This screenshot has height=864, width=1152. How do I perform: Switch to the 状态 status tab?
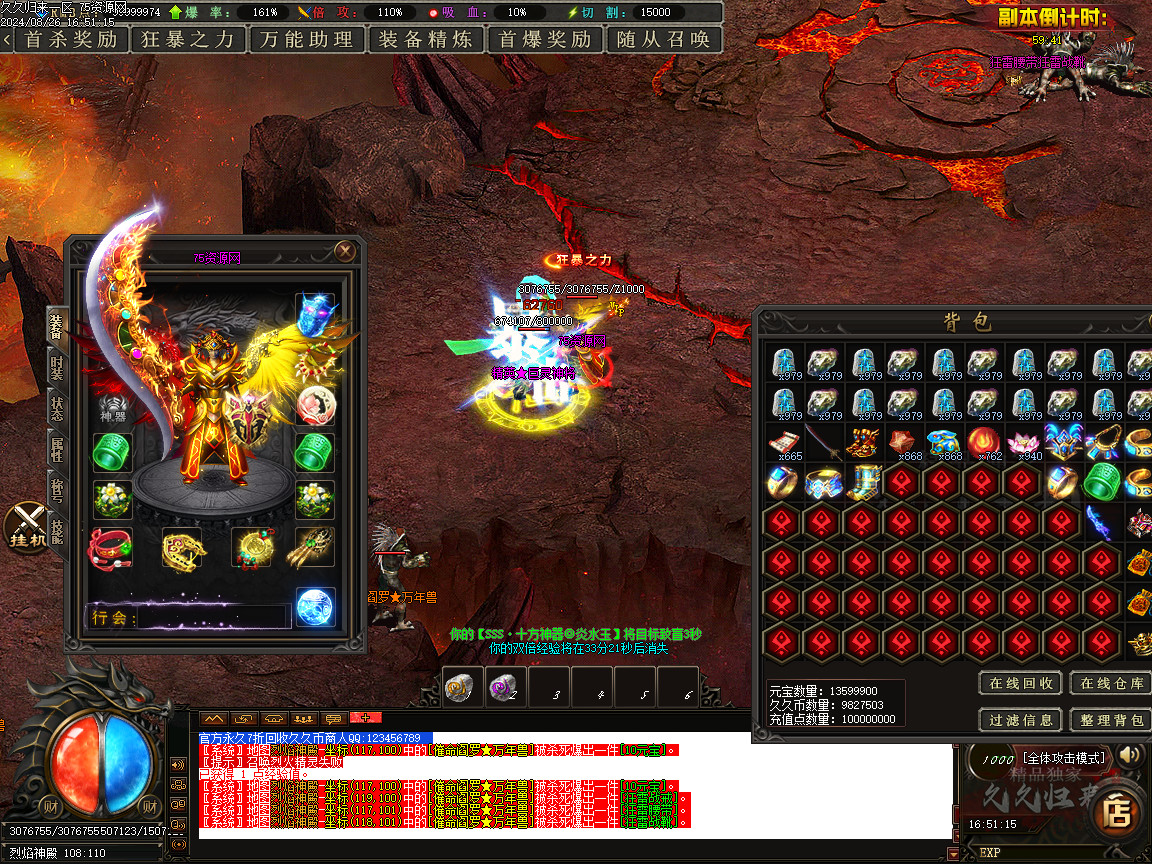57,409
